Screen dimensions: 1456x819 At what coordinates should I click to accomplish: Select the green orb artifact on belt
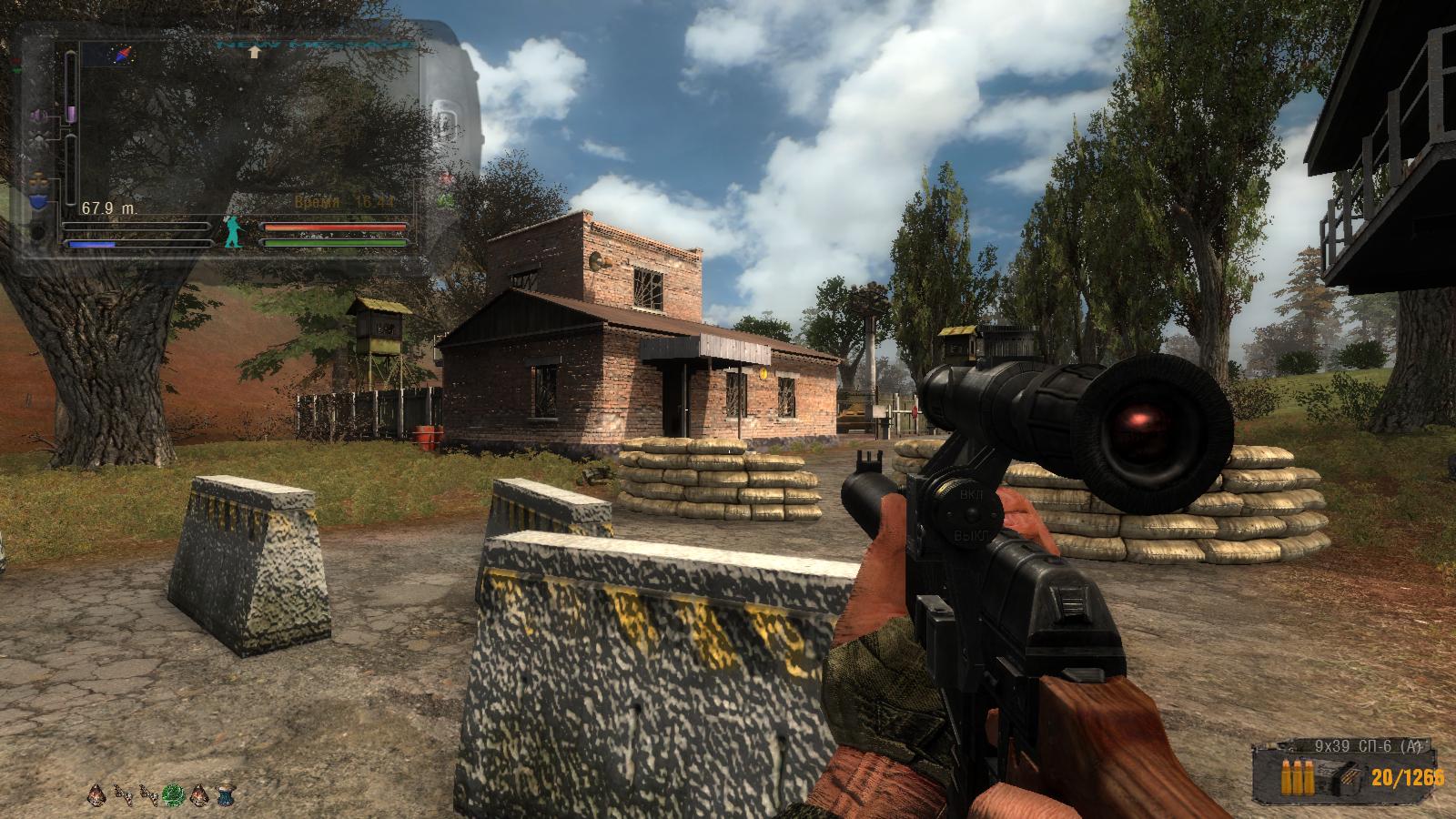coord(176,794)
